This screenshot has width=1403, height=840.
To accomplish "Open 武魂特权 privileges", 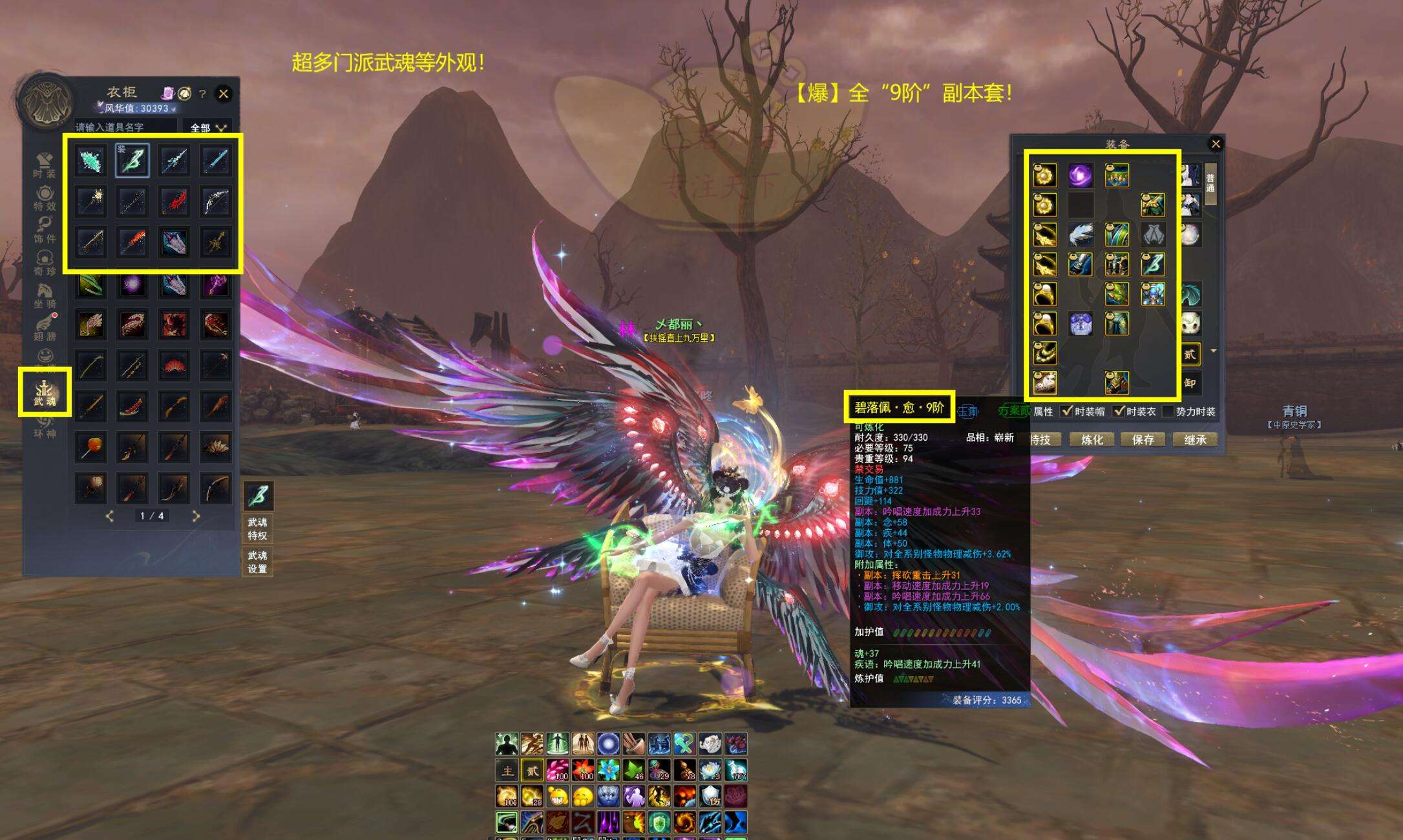I will click(x=257, y=529).
